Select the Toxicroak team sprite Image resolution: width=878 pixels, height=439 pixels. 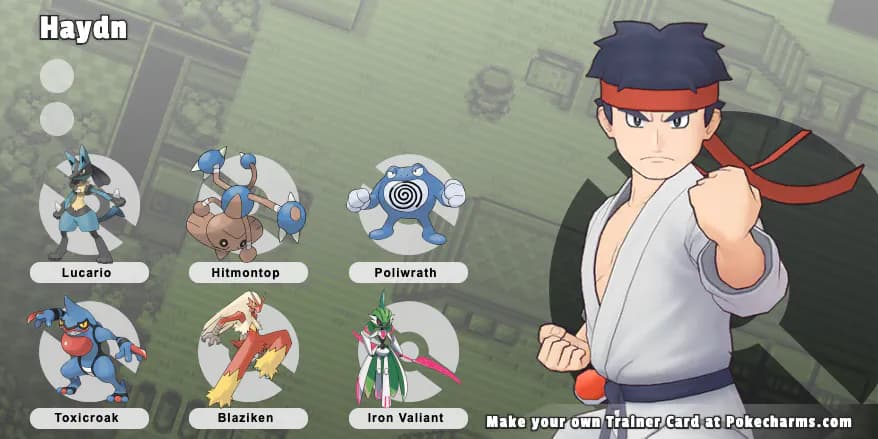pyautogui.click(x=86, y=349)
